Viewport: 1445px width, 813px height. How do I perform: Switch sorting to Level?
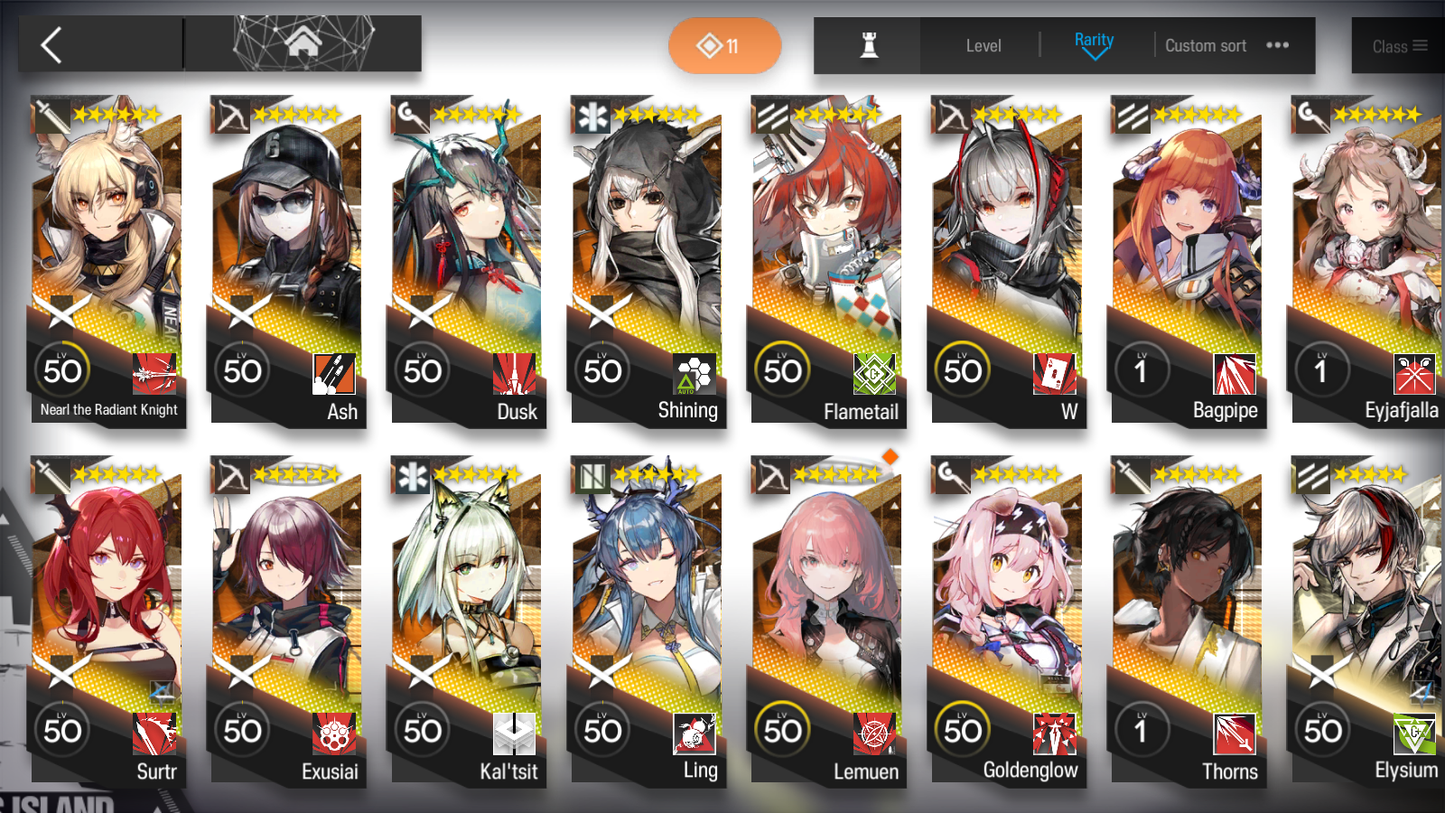[983, 45]
